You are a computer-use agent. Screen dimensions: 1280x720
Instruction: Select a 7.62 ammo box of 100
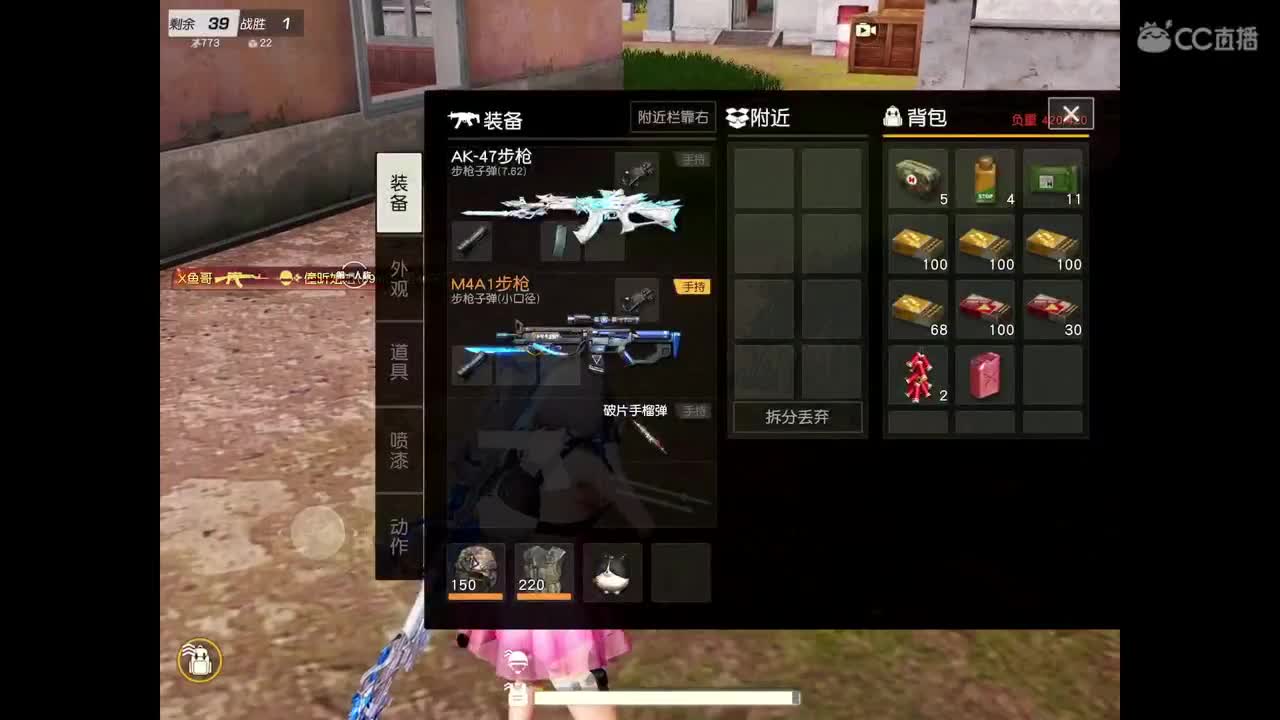(x=916, y=244)
